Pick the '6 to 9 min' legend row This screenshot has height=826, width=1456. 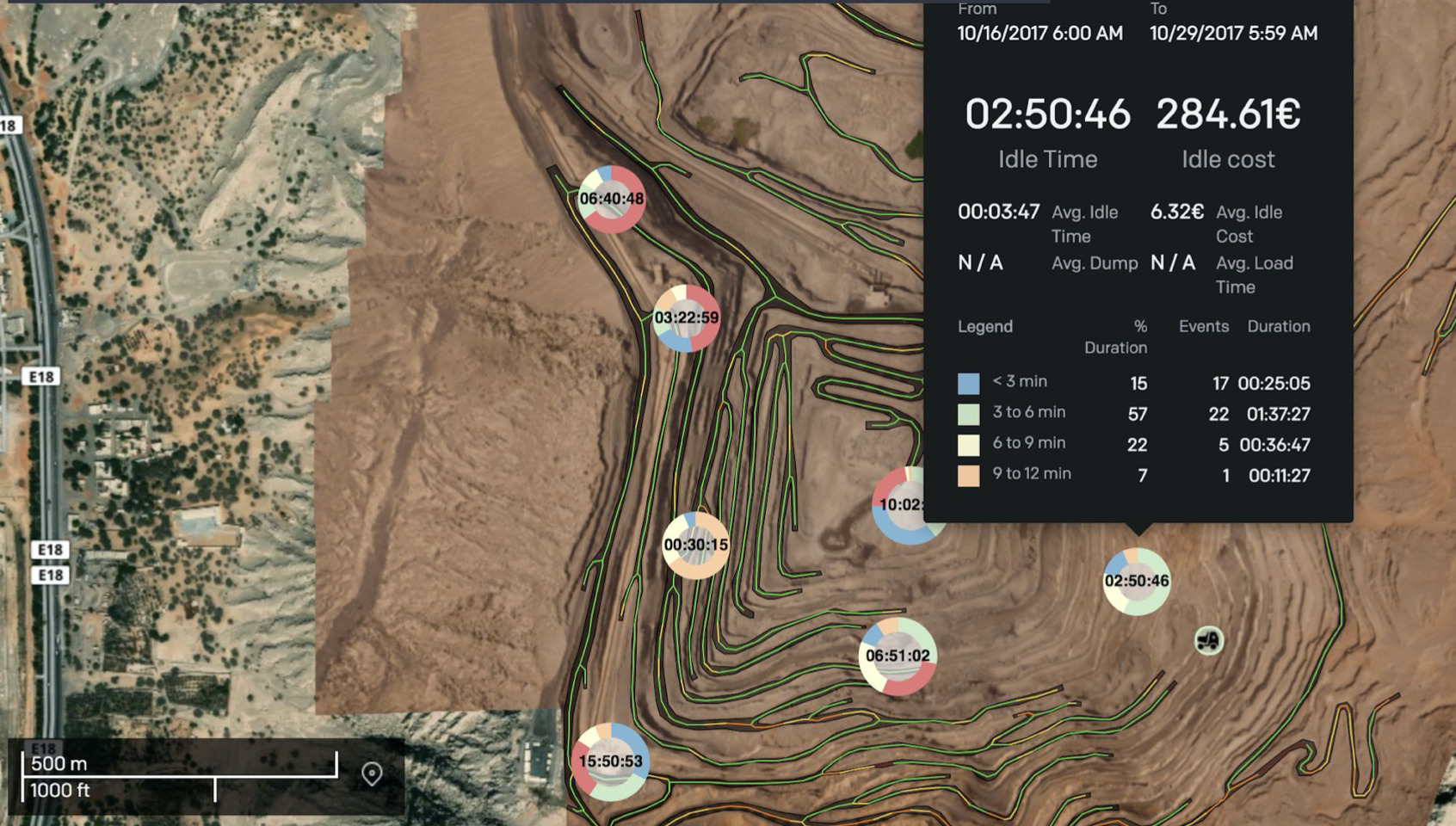click(1028, 443)
